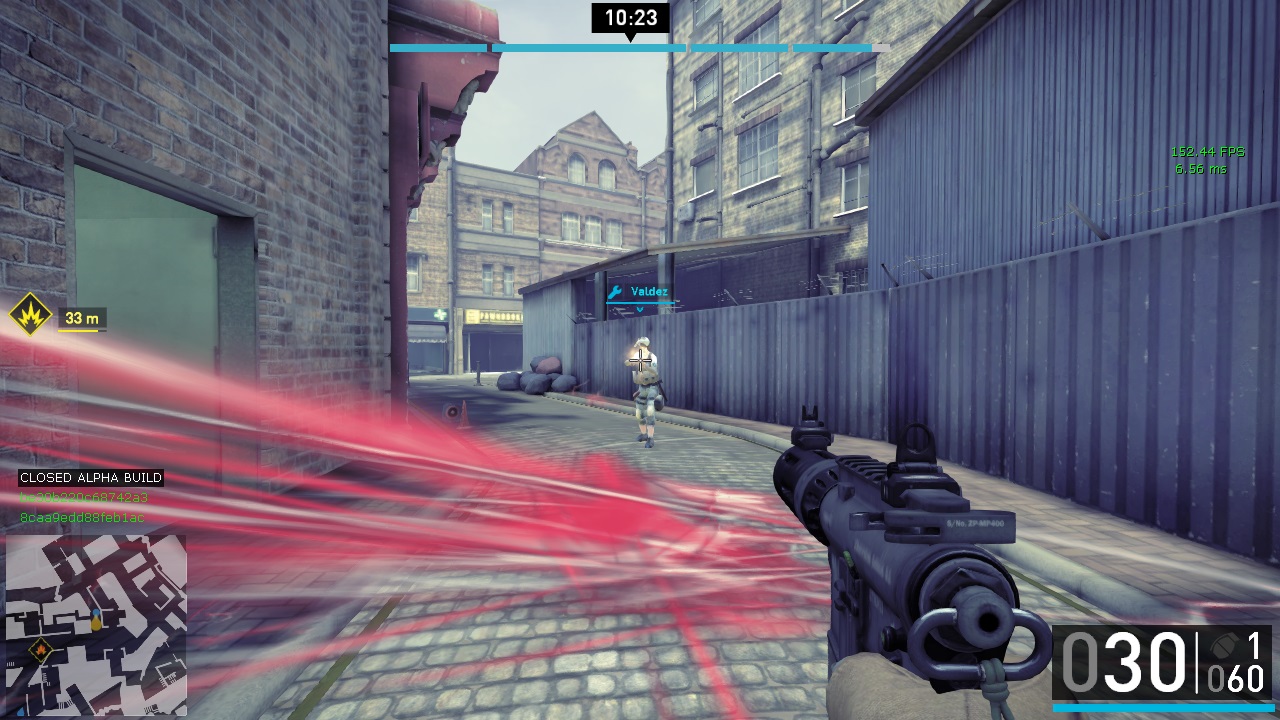Select the yellow explosion objective marker
Viewport: 1280px width, 720px height.
(x=30, y=316)
